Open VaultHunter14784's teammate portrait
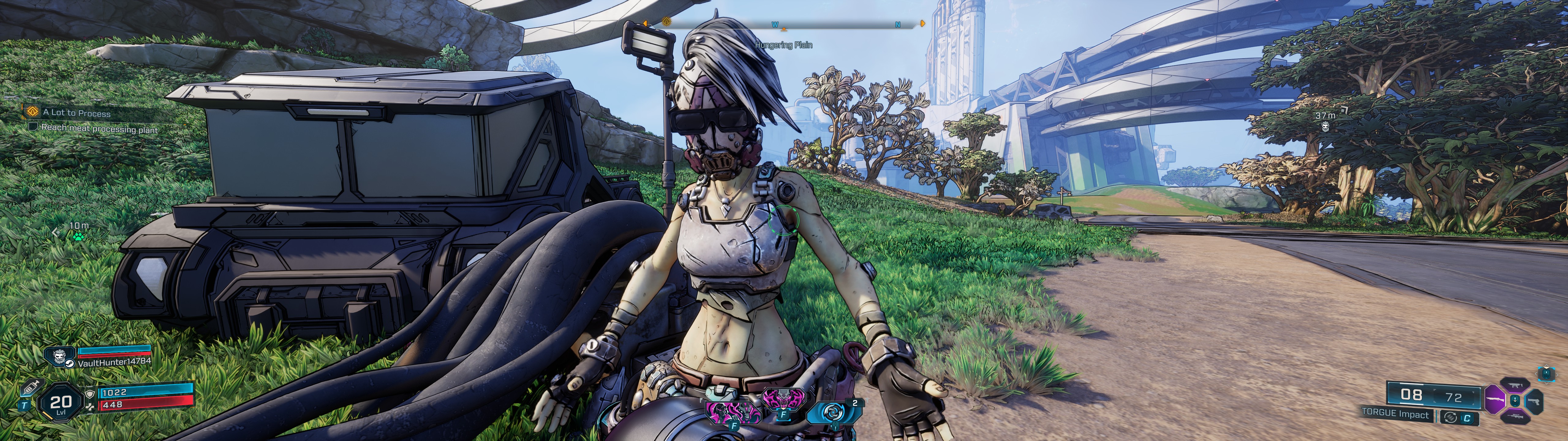 click(60, 356)
